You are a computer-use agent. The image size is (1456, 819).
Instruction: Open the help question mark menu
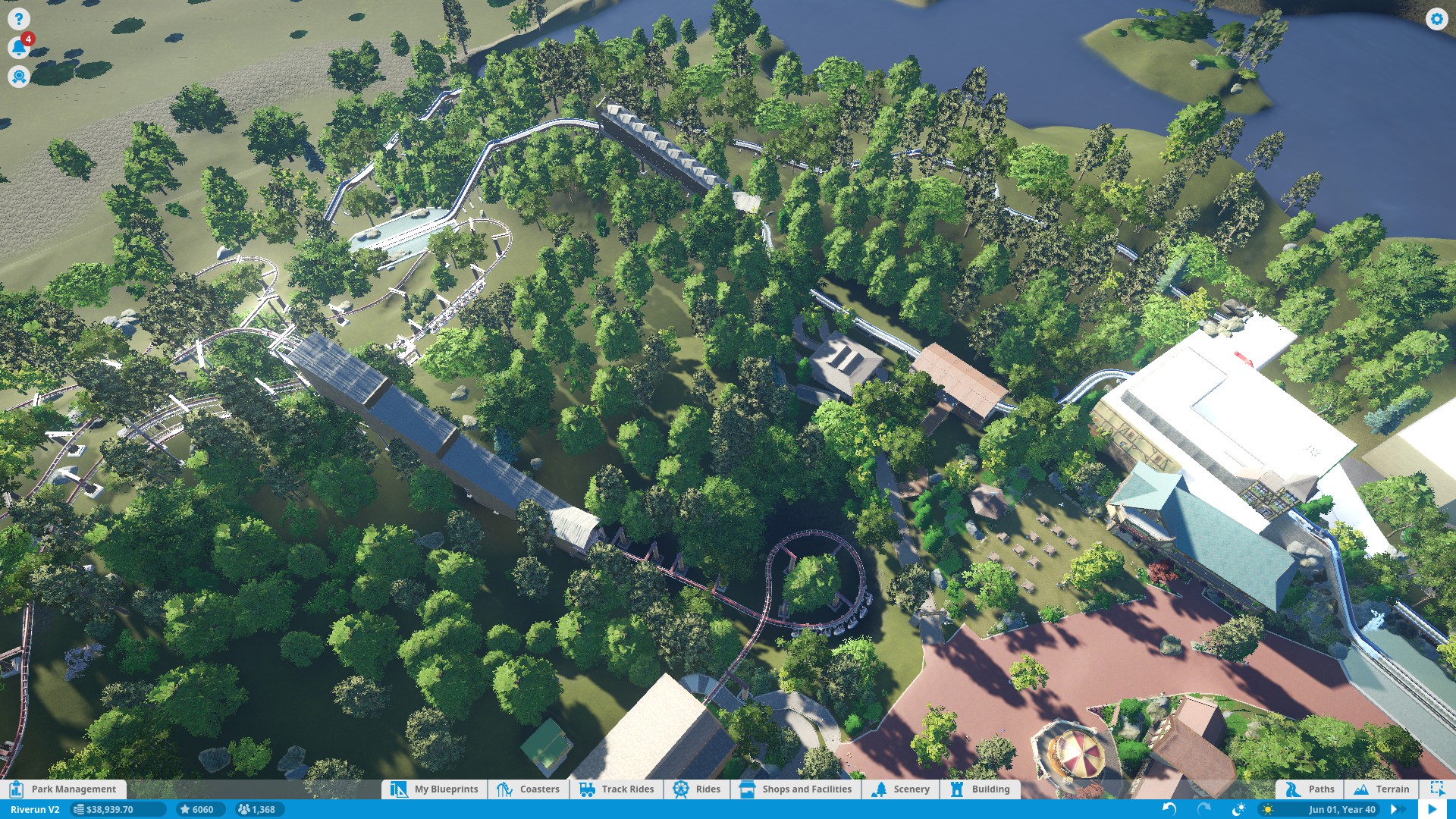pyautogui.click(x=19, y=19)
